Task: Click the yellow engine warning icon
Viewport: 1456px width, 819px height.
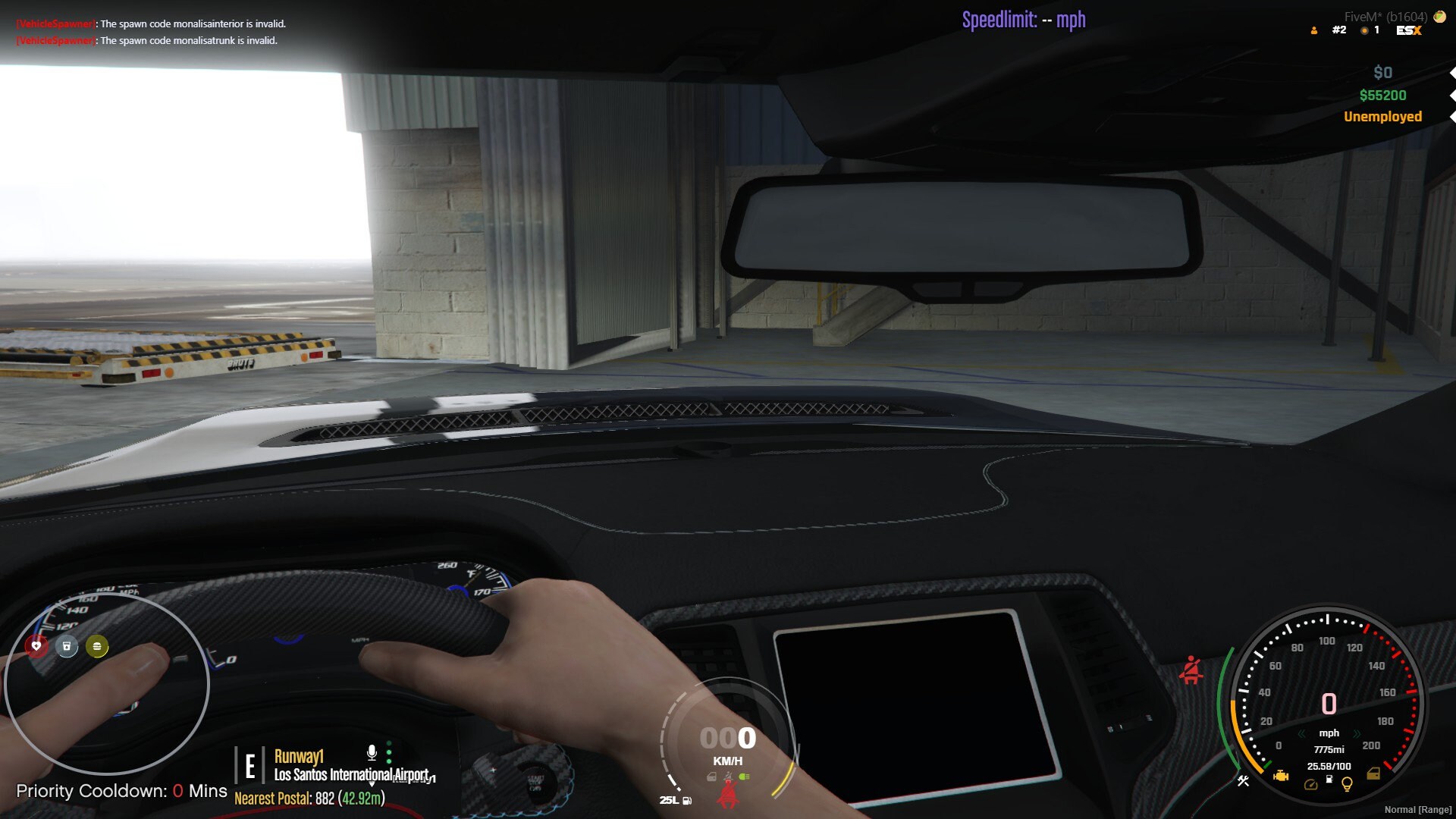Action: point(1281,777)
